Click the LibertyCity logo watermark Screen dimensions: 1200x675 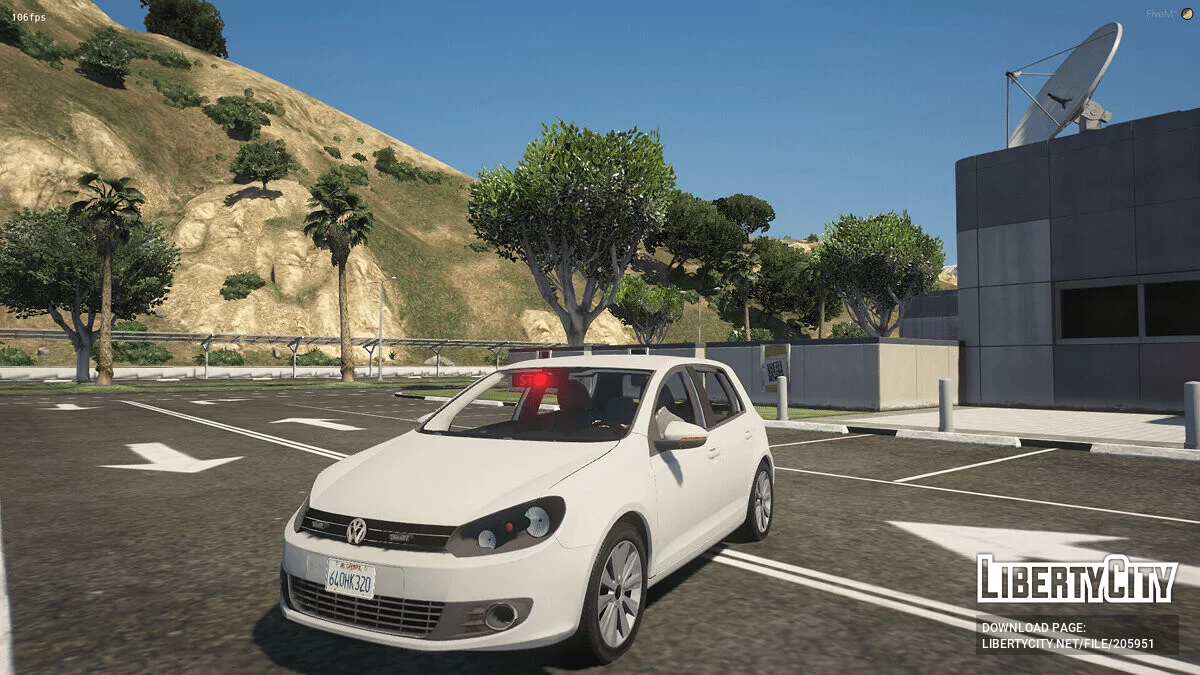[x=1077, y=580]
